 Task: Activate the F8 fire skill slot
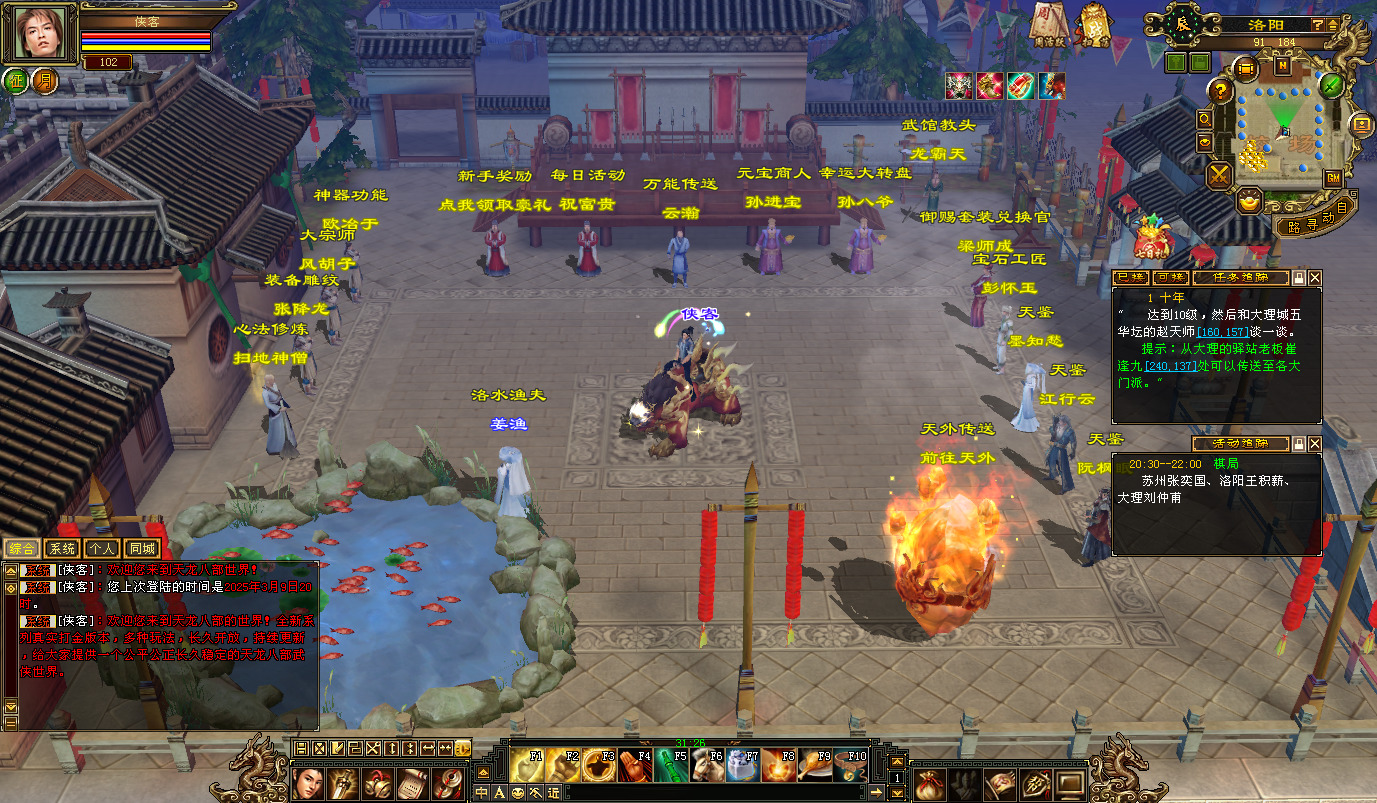779,765
